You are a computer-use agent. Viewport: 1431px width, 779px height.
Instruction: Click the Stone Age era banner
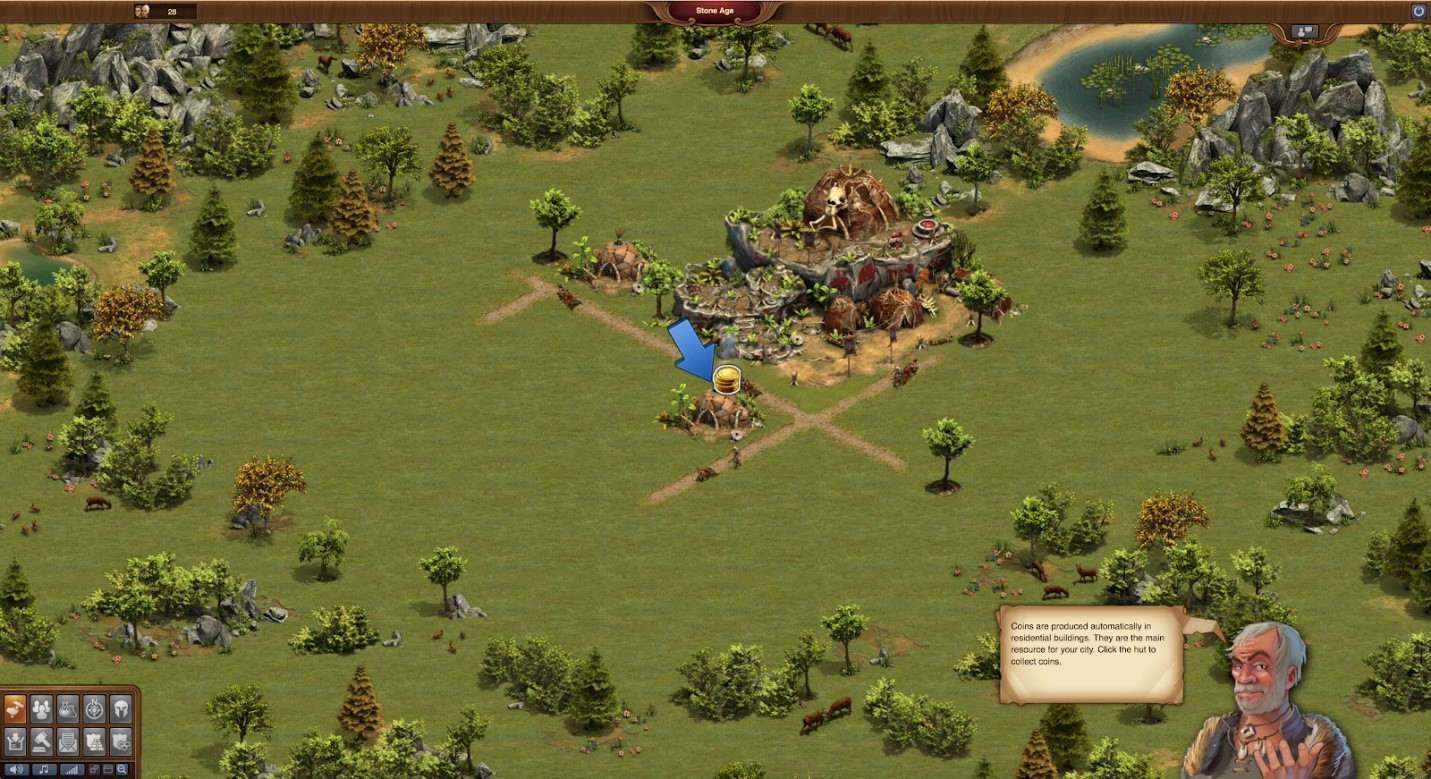(714, 11)
